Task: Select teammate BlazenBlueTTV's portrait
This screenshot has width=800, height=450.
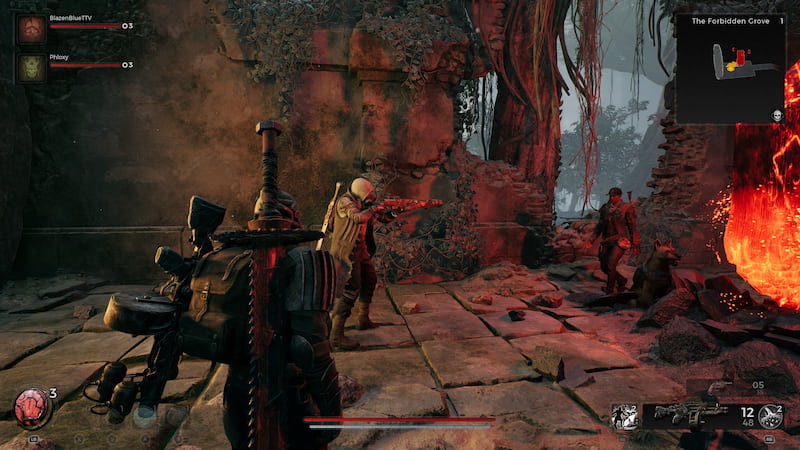Action: 31,26
